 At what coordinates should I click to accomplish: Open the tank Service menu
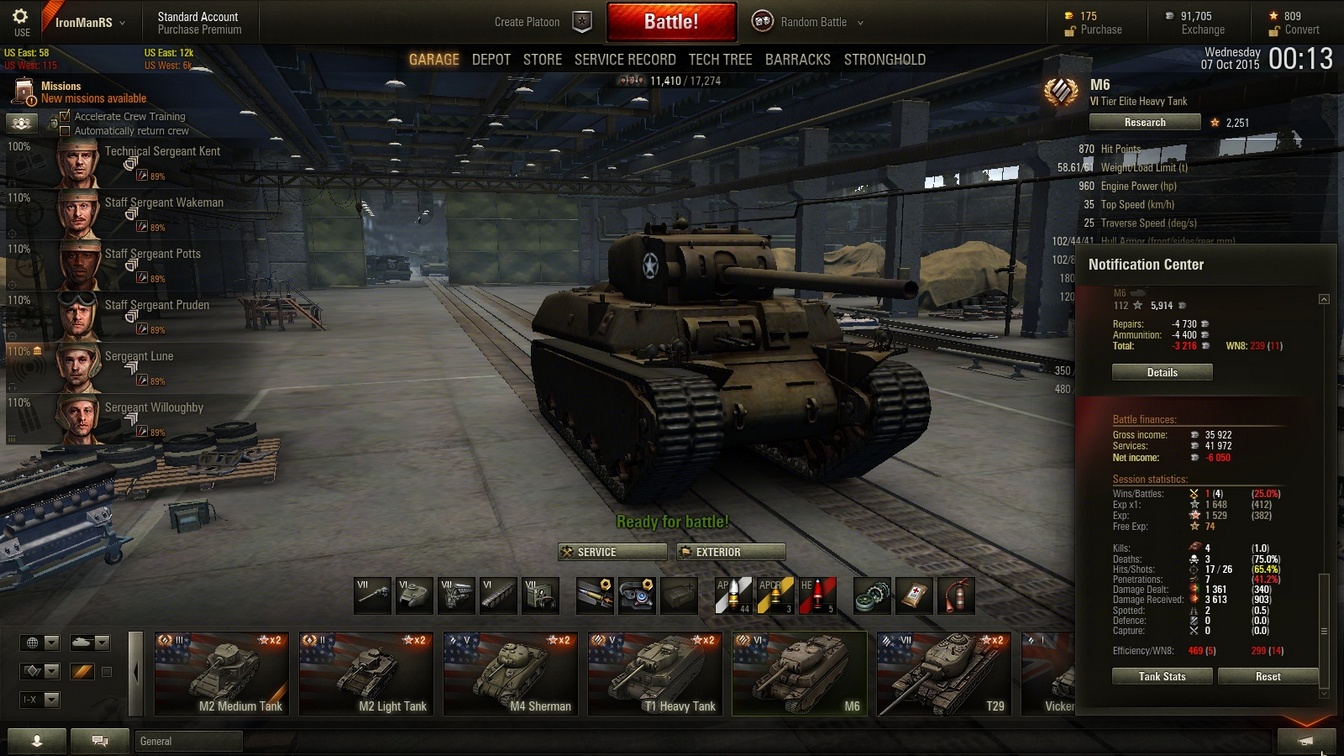[612, 552]
